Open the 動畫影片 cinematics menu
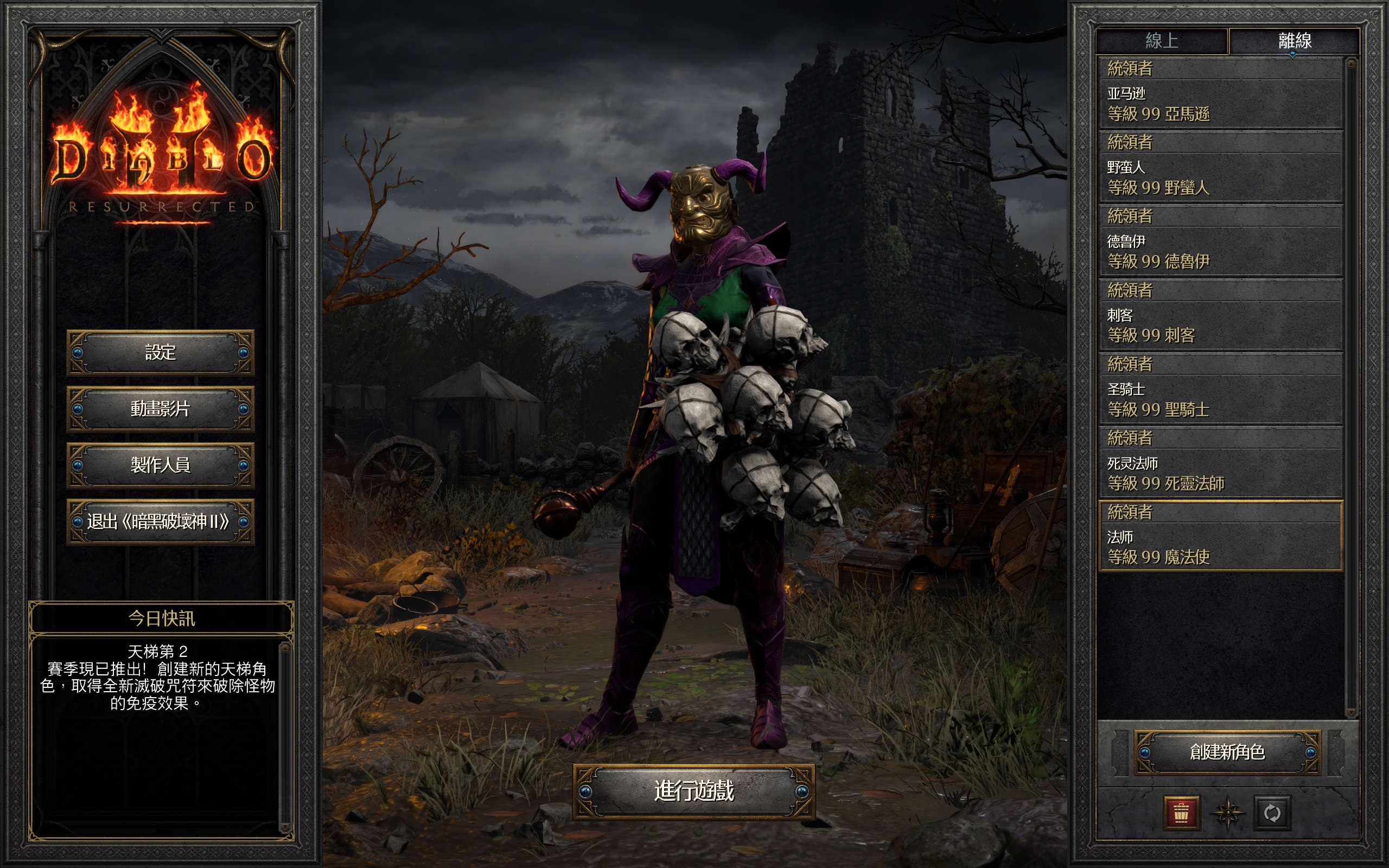Screen dimensions: 1389x868 click(x=160, y=409)
